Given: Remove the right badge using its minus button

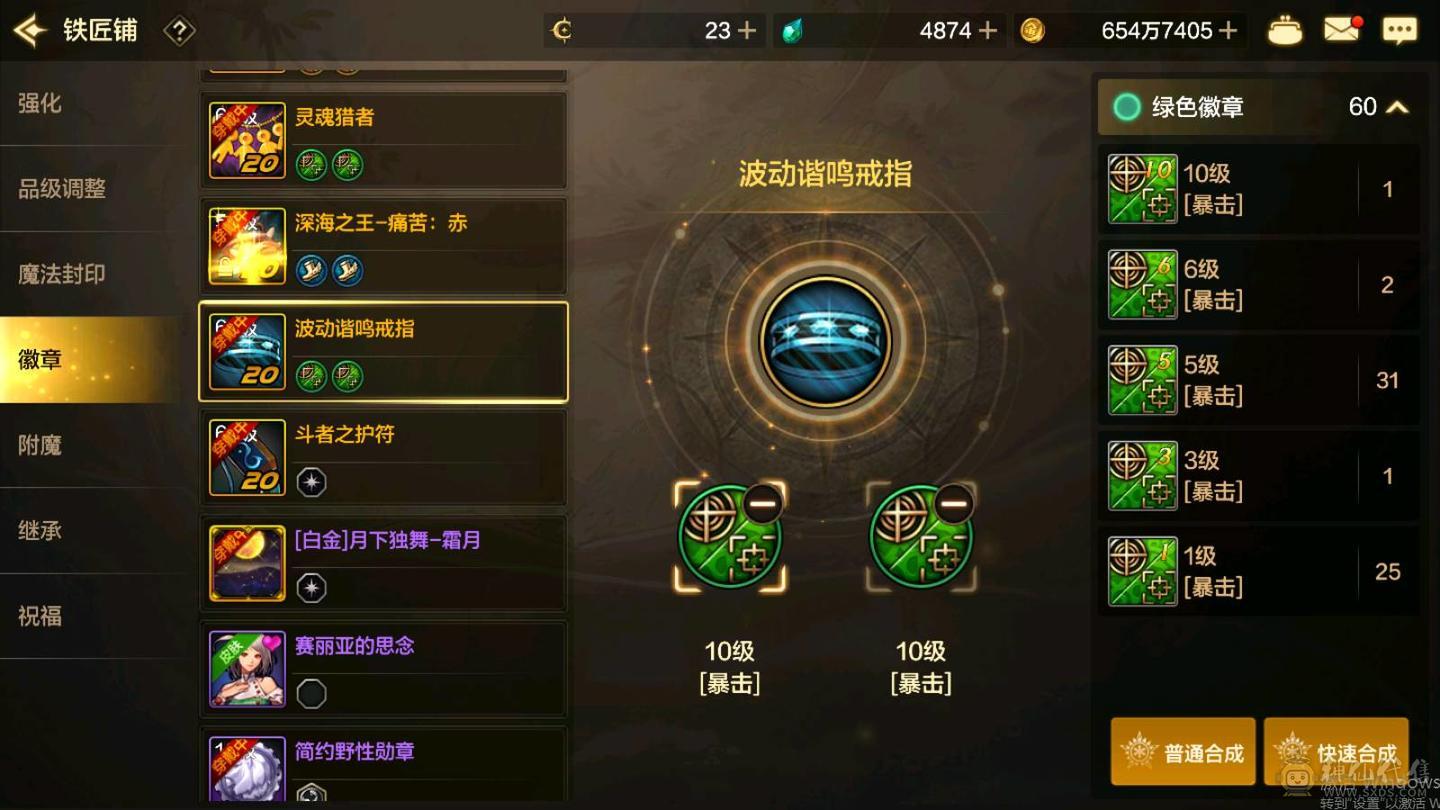Looking at the screenshot, I should point(952,503).
